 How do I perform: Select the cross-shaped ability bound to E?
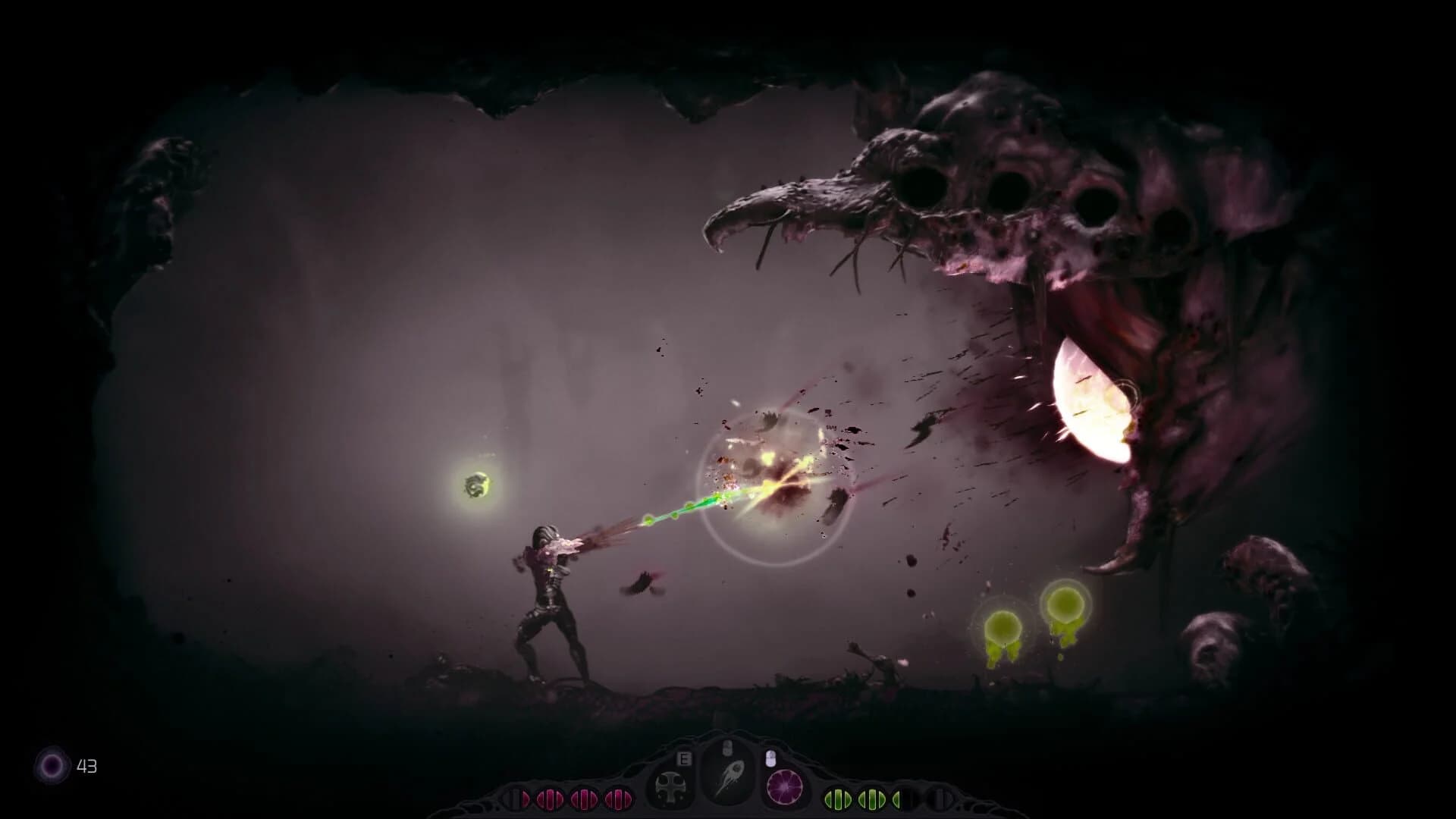671,789
